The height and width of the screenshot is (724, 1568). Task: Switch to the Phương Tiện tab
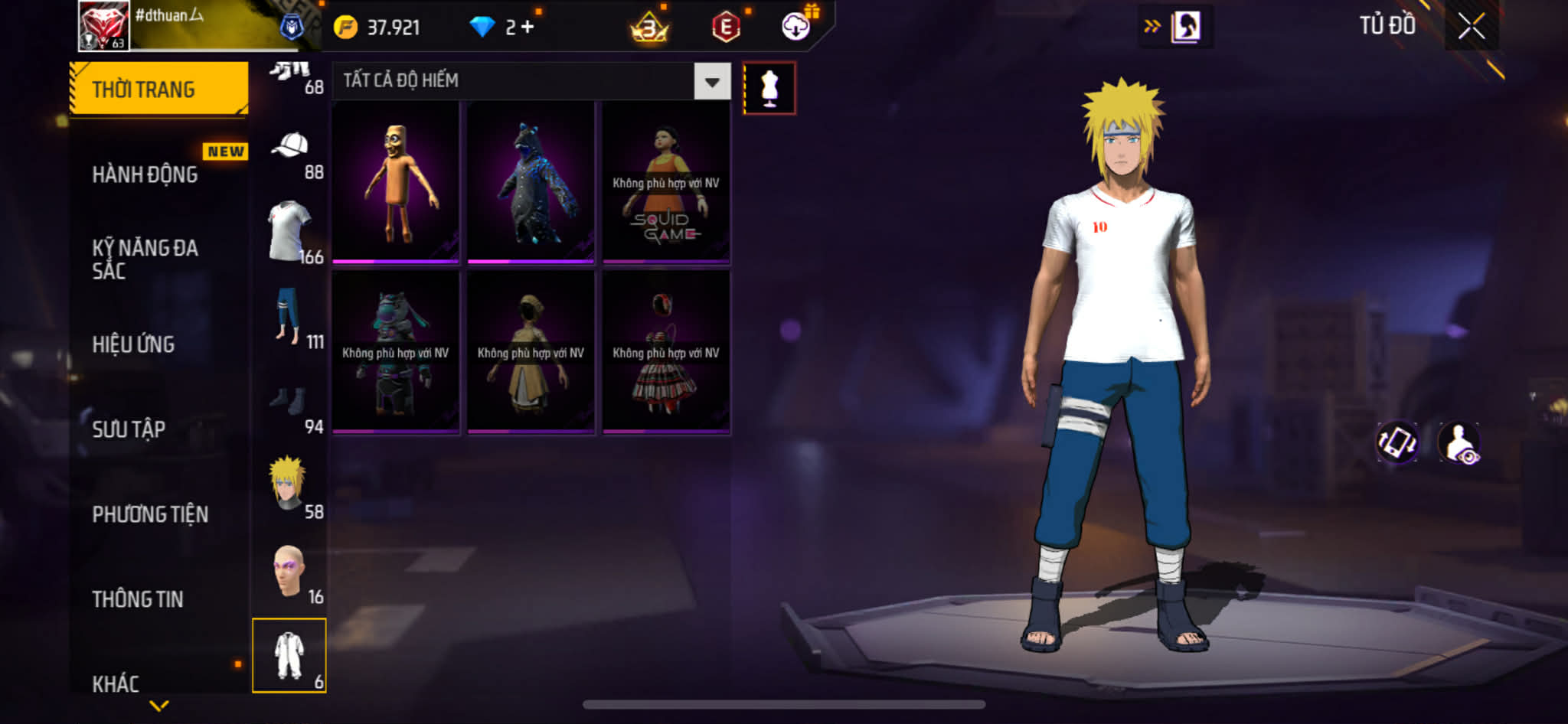pos(150,514)
